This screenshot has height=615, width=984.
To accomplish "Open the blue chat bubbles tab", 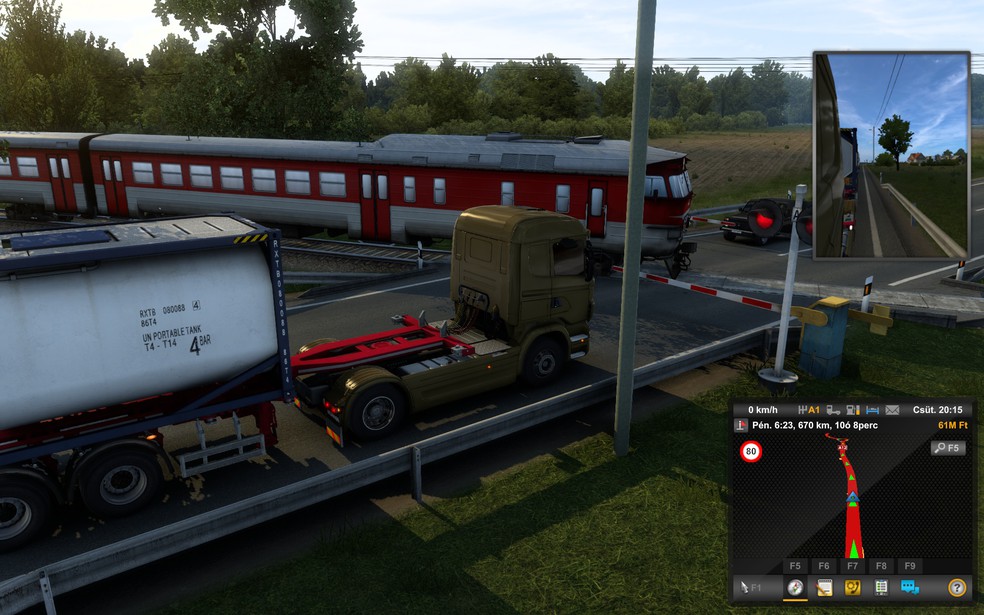I will tap(910, 588).
